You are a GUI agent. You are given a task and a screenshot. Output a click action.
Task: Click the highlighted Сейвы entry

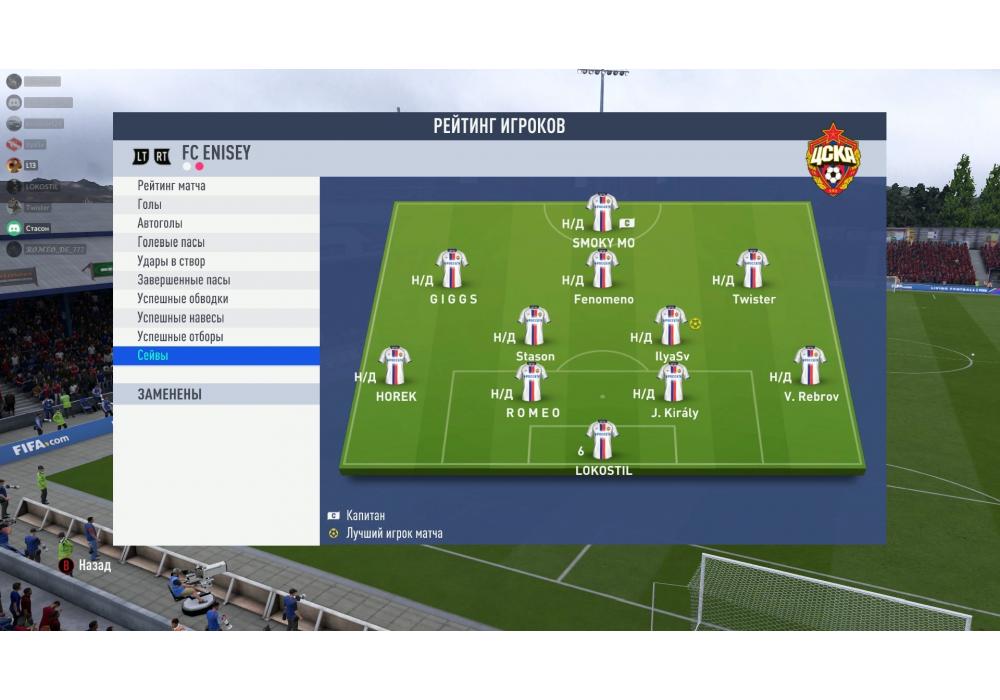[x=153, y=356]
